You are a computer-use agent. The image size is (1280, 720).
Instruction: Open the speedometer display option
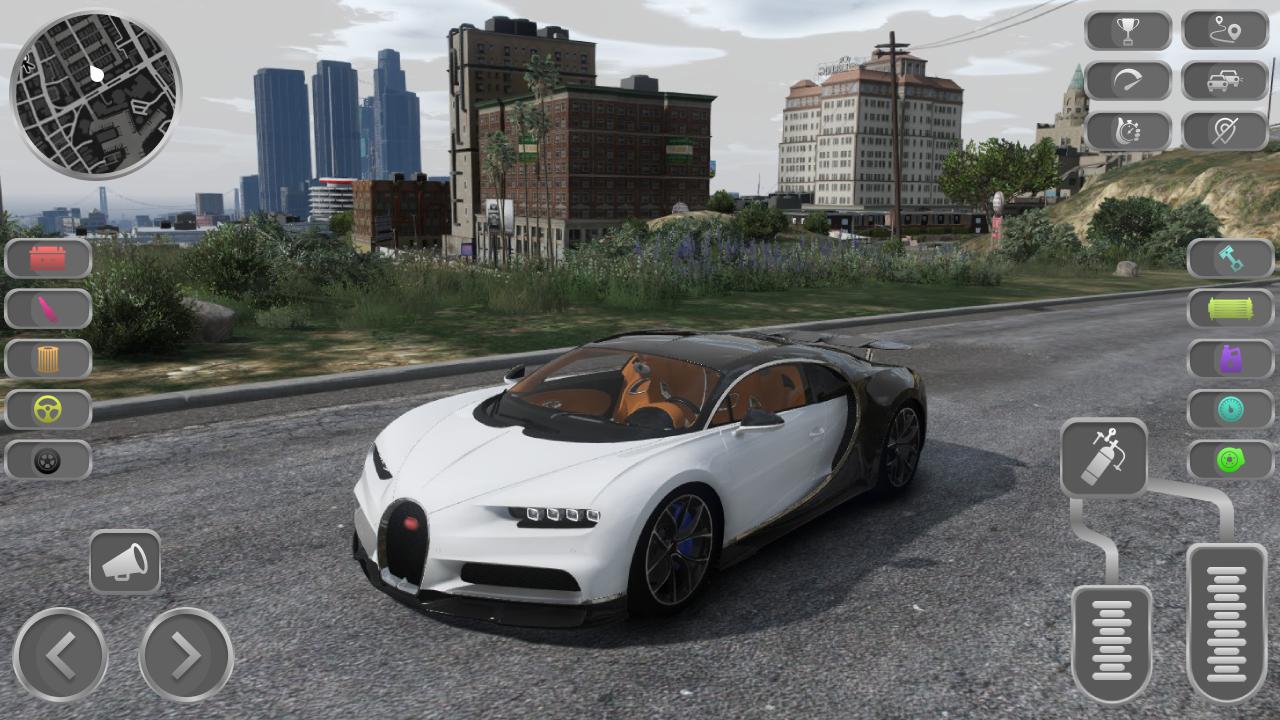(1129, 80)
